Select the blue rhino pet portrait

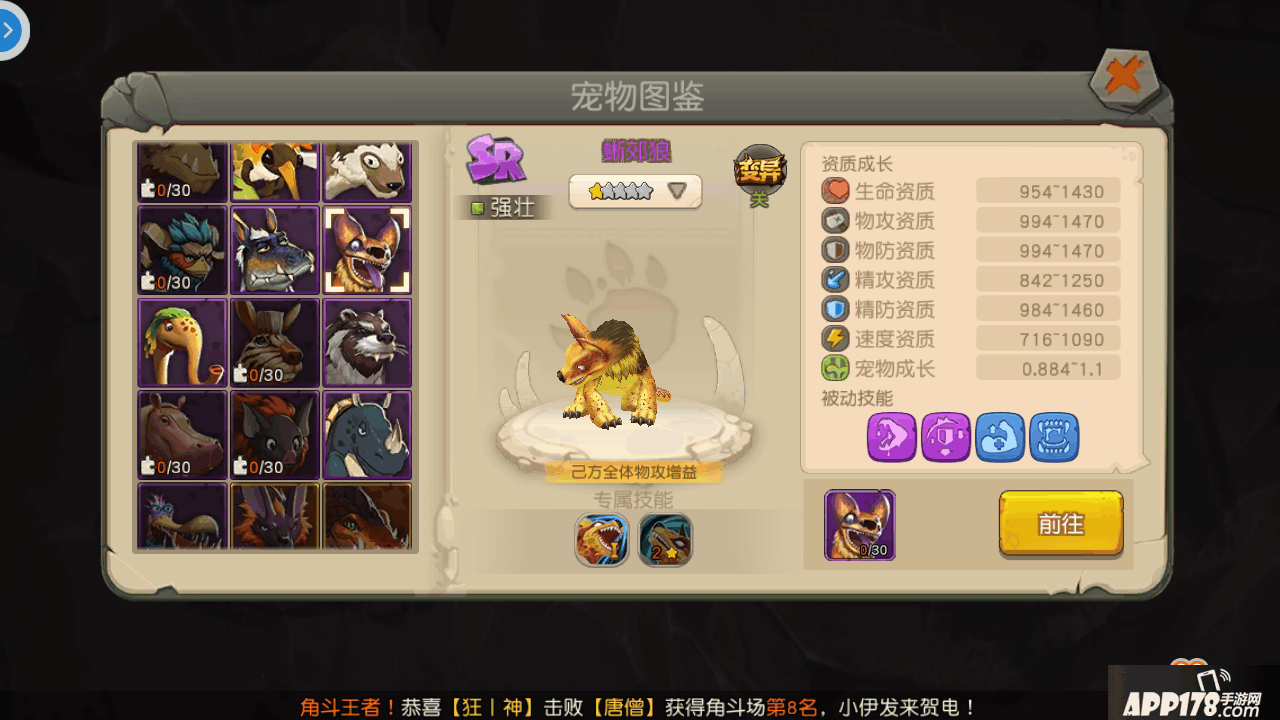point(367,434)
